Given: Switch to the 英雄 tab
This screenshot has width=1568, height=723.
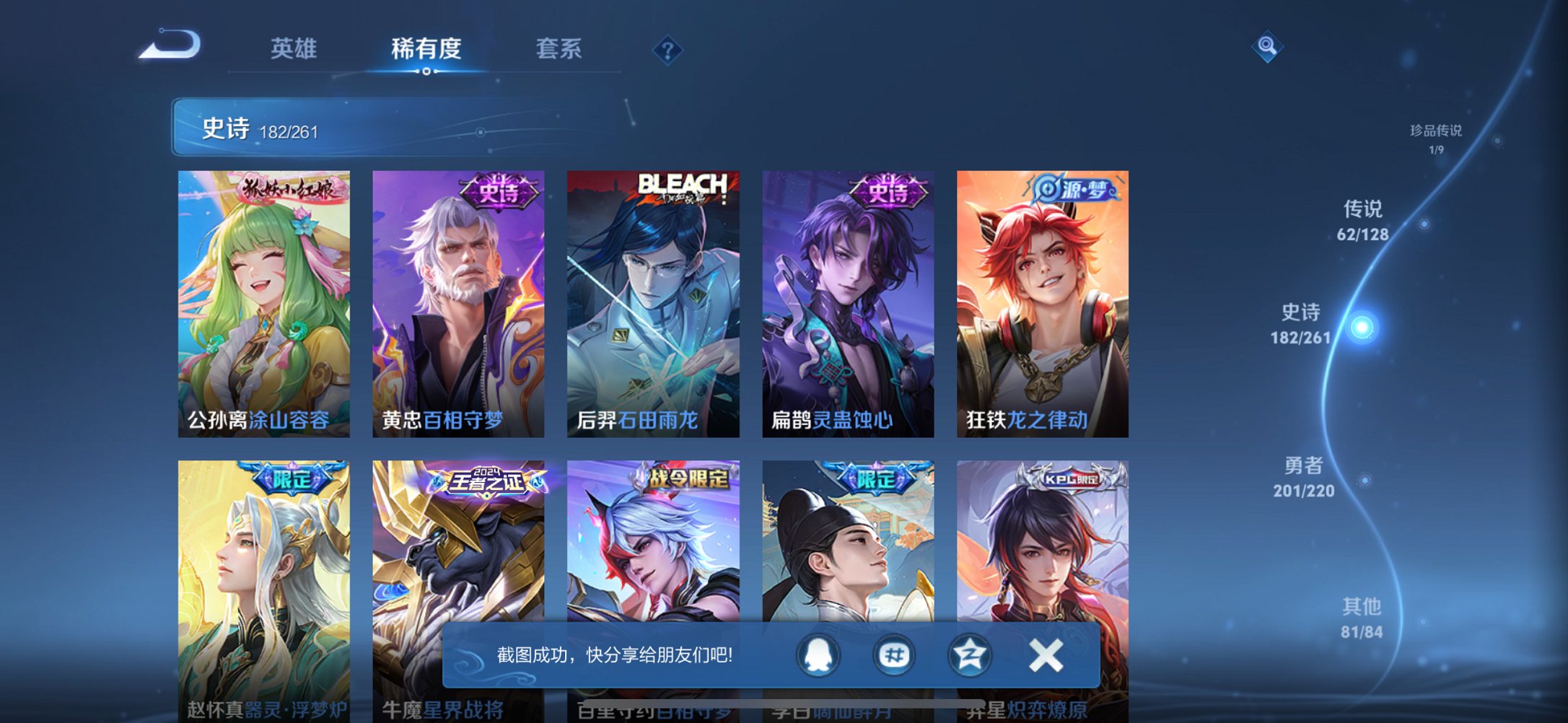Looking at the screenshot, I should (295, 49).
